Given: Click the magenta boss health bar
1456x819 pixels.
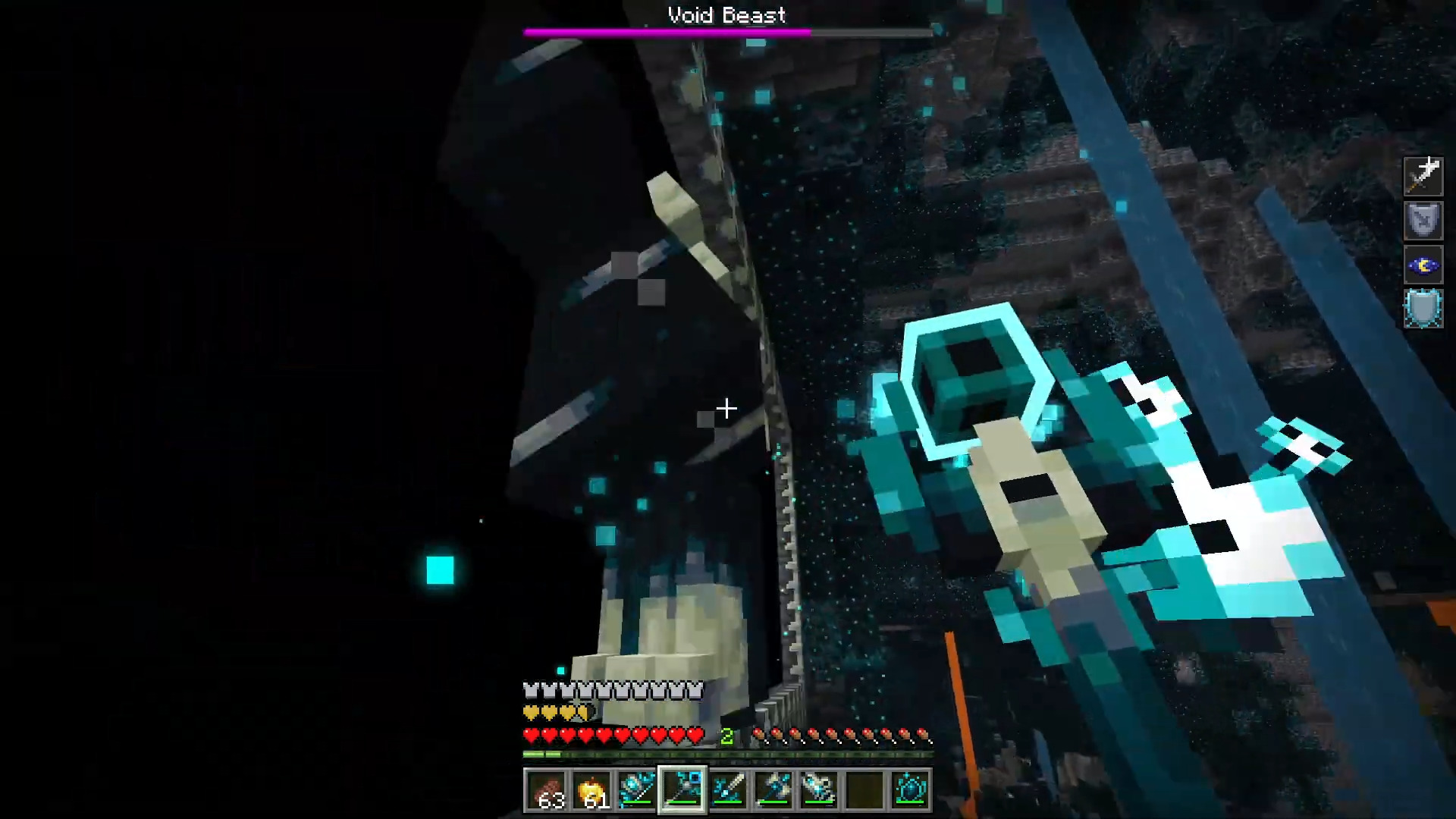Looking at the screenshot, I should pos(667,31).
